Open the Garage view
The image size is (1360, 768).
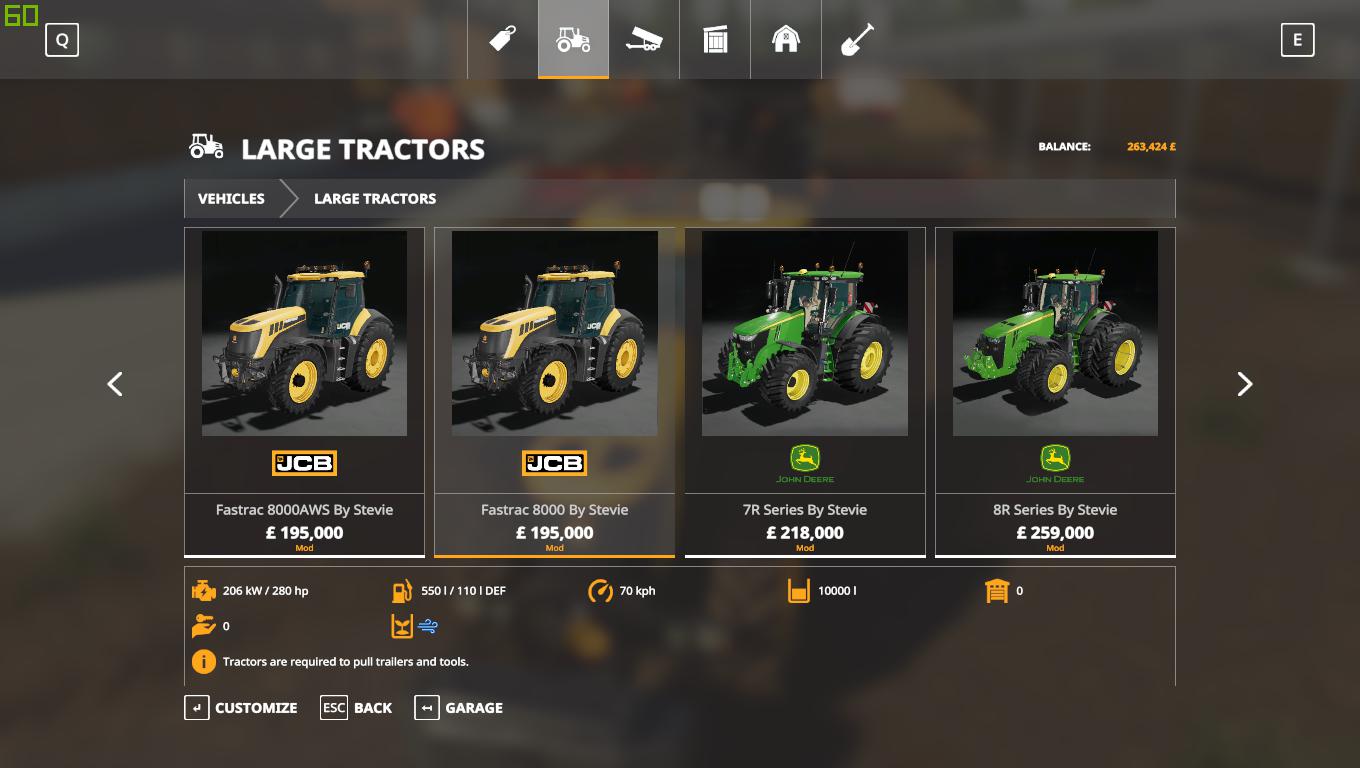pyautogui.click(x=458, y=708)
